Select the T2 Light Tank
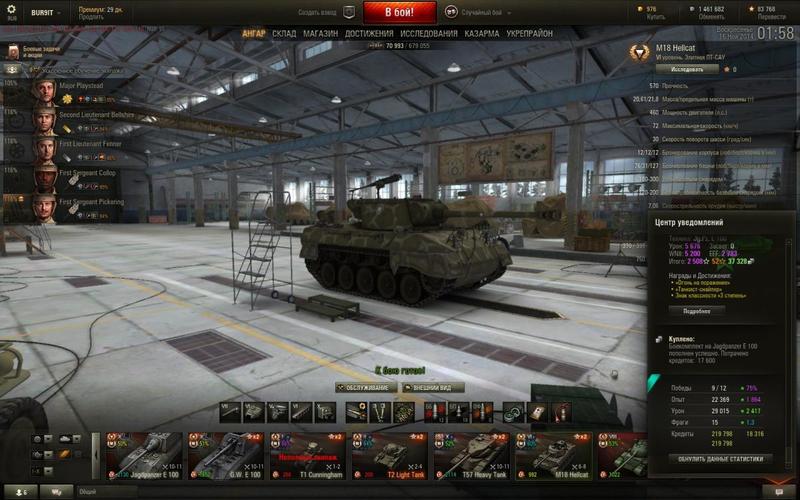 pyautogui.click(x=390, y=453)
